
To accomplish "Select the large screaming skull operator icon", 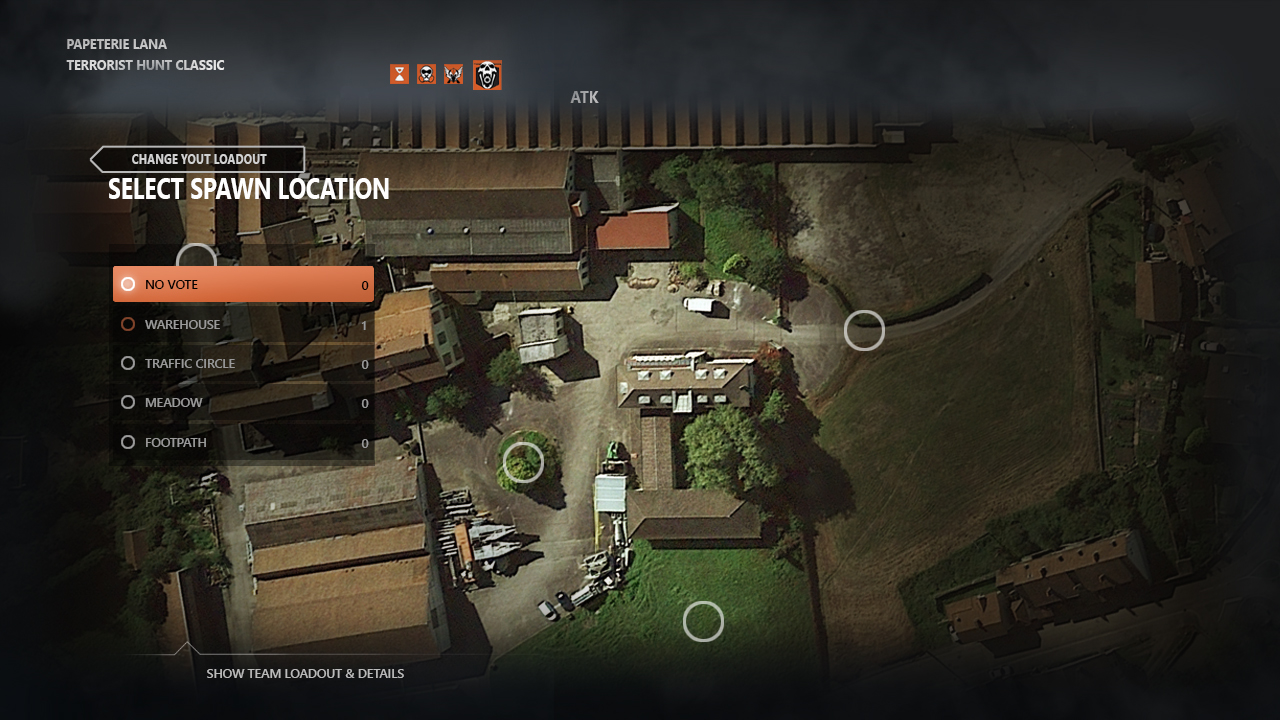I will pyautogui.click(x=487, y=75).
